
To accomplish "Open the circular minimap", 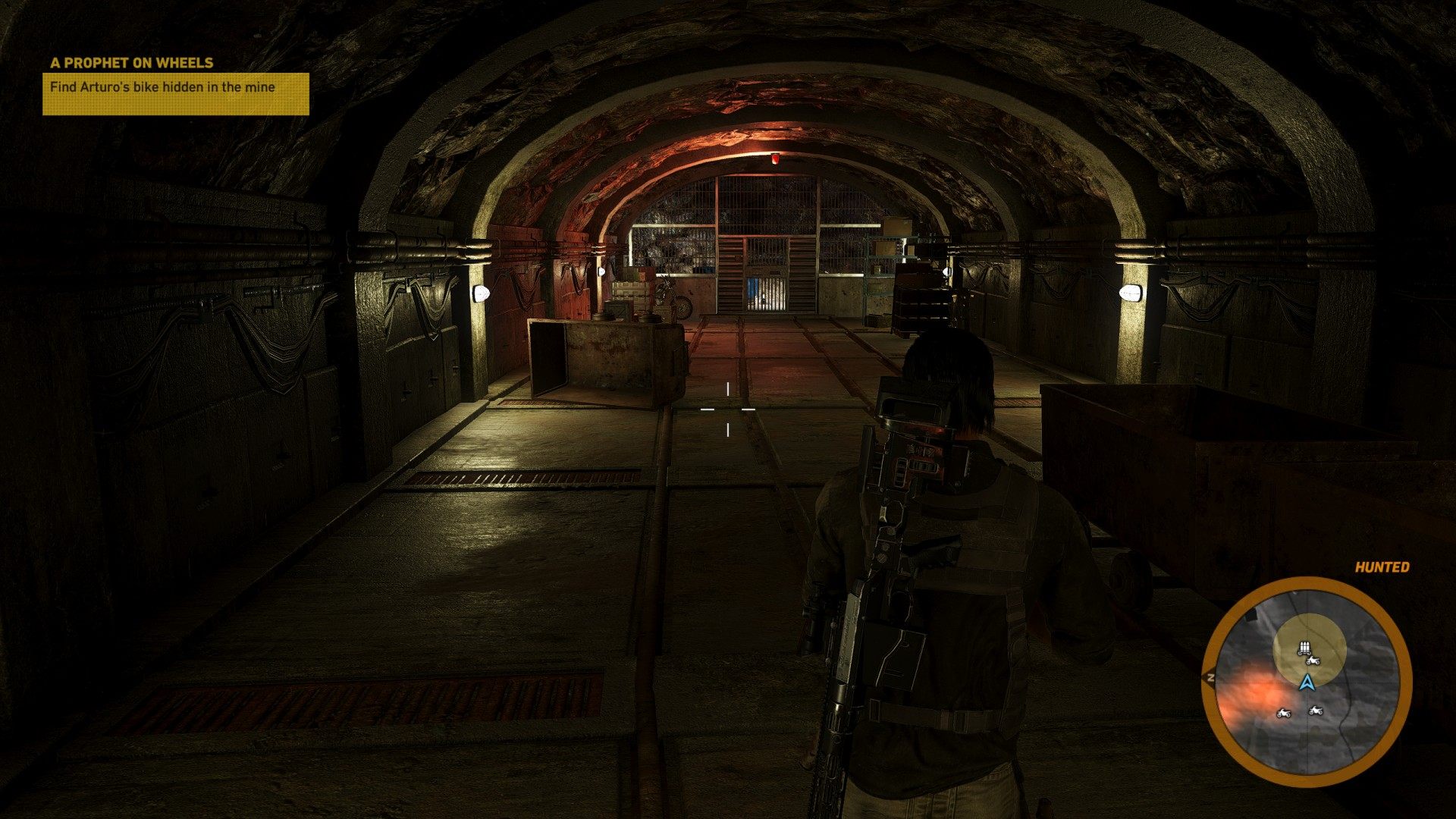I will tap(1307, 682).
